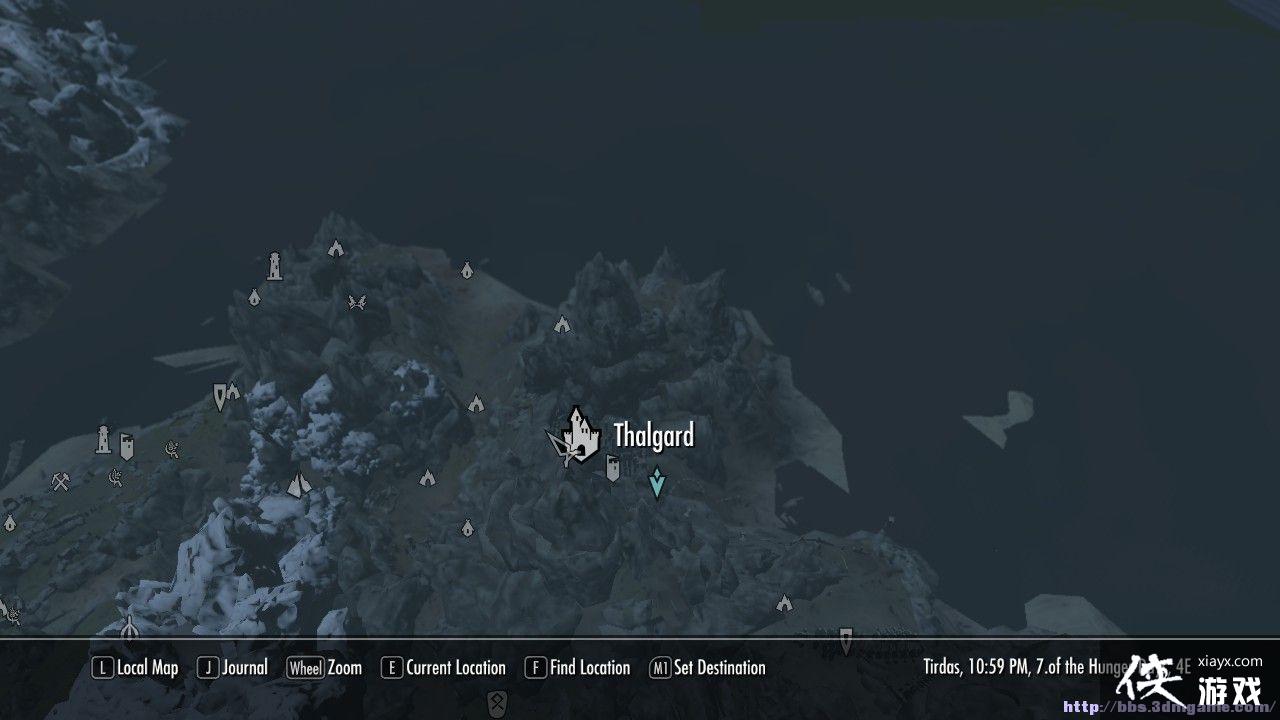Click the shield marker on the western shore
1280x720 pixels.
pos(127,447)
